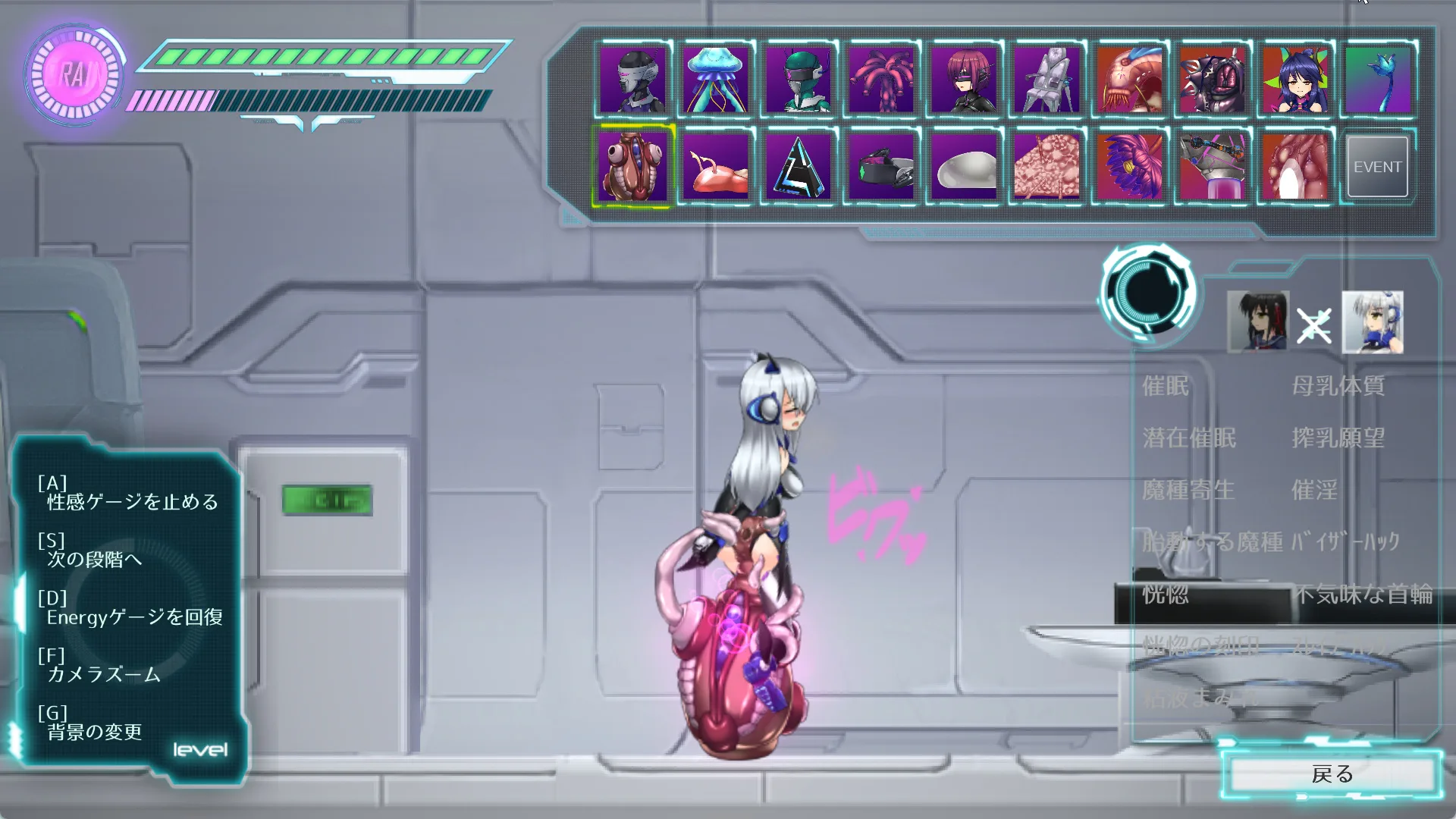
Task: Choose the white chair machine thumbnail
Action: click(x=1046, y=80)
